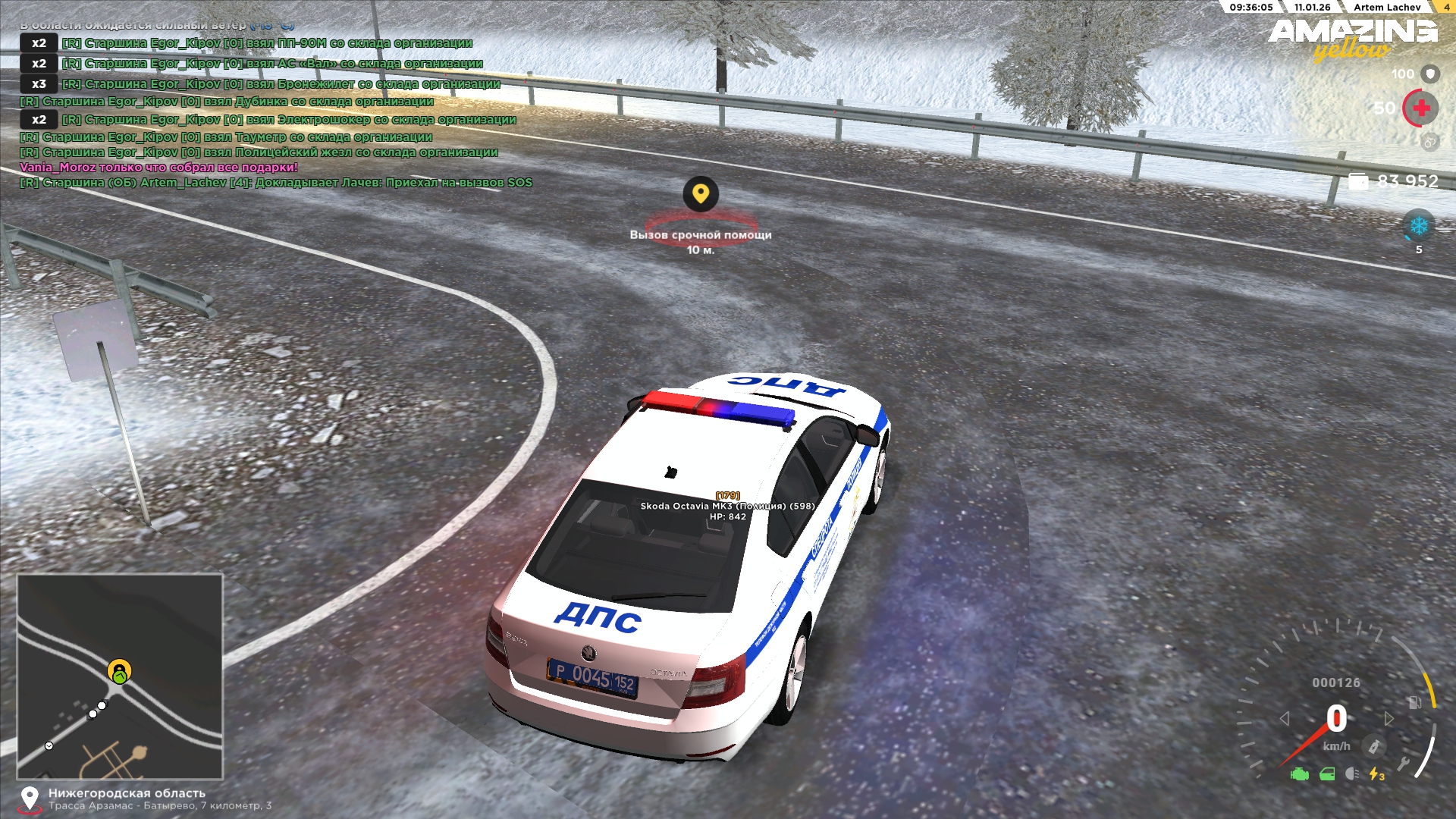Toggle the green car door lock indicator
Viewport: 1456px width, 819px height.
[1327, 774]
